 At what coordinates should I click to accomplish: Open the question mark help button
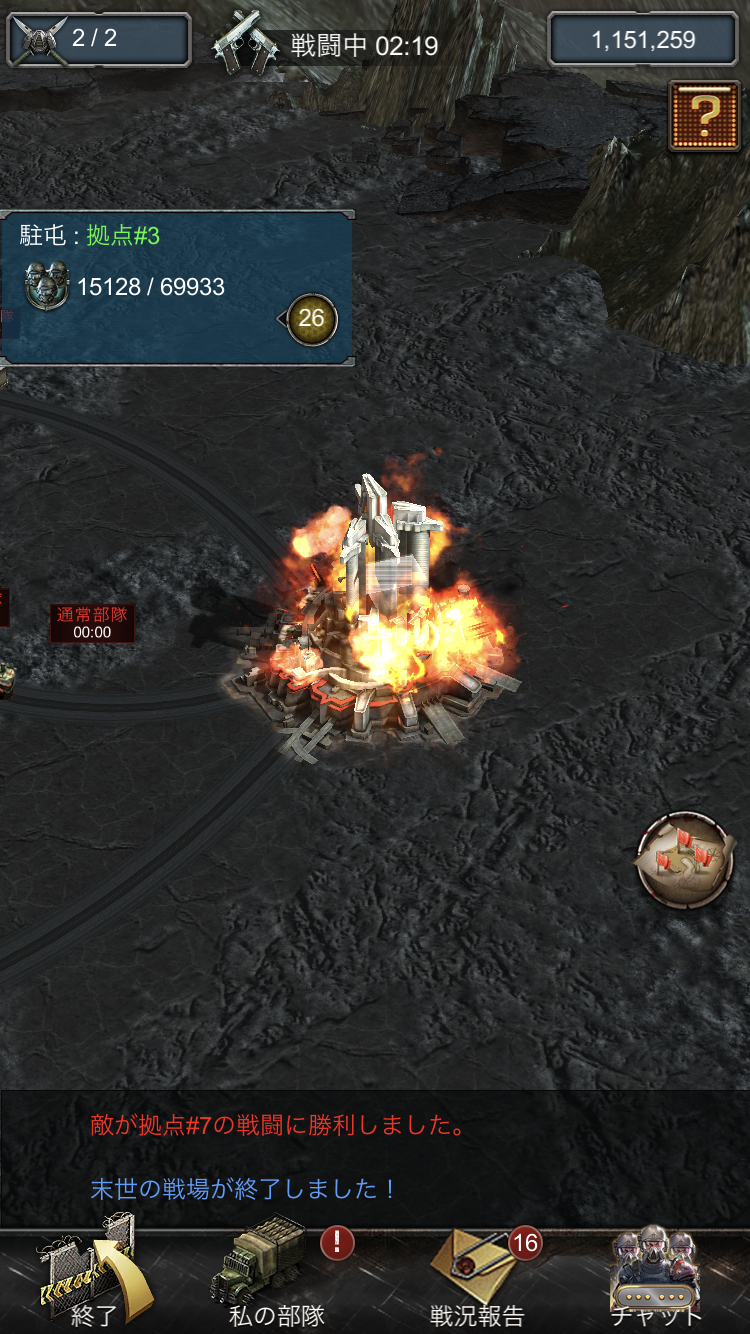(x=705, y=117)
